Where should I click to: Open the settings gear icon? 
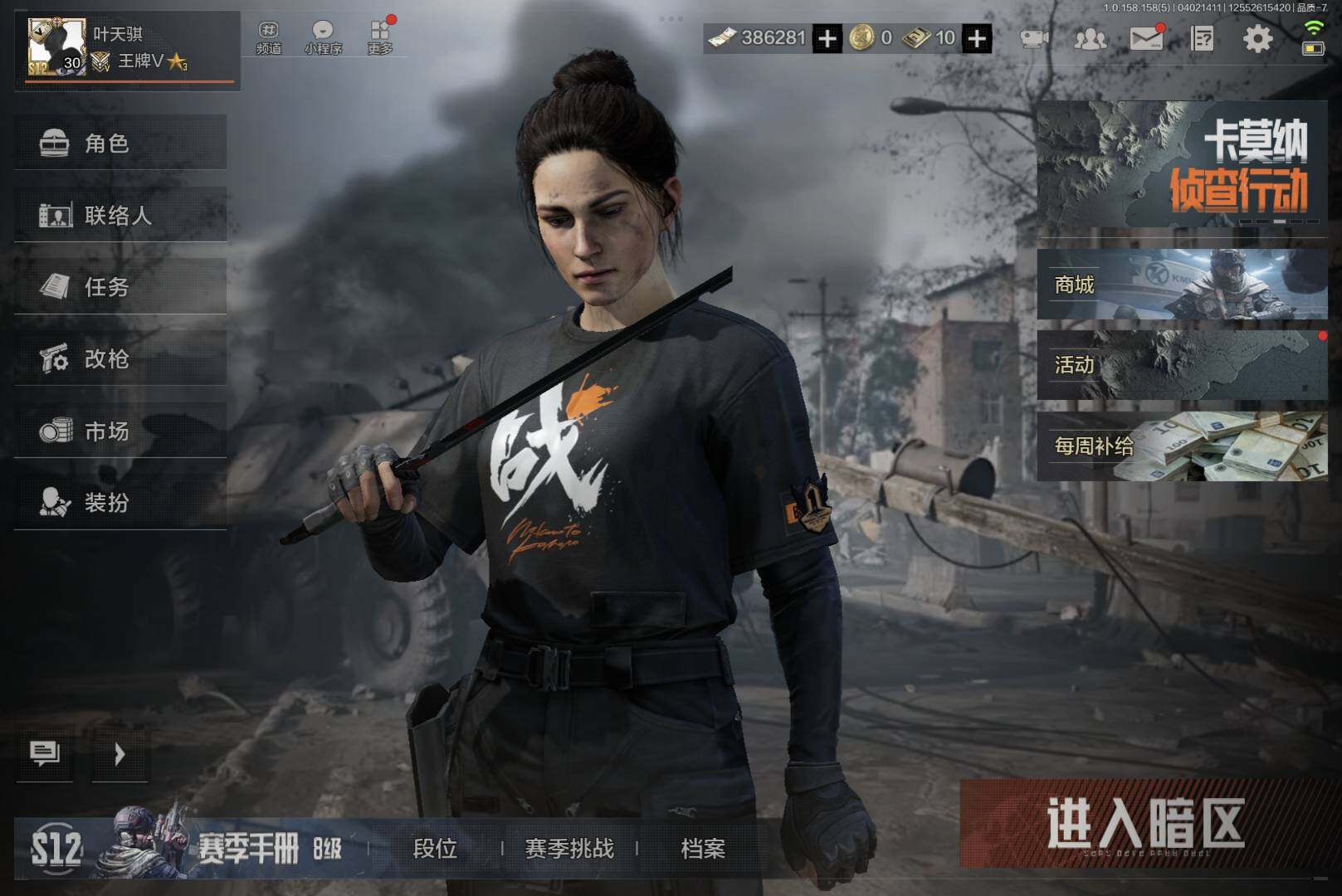1257,38
